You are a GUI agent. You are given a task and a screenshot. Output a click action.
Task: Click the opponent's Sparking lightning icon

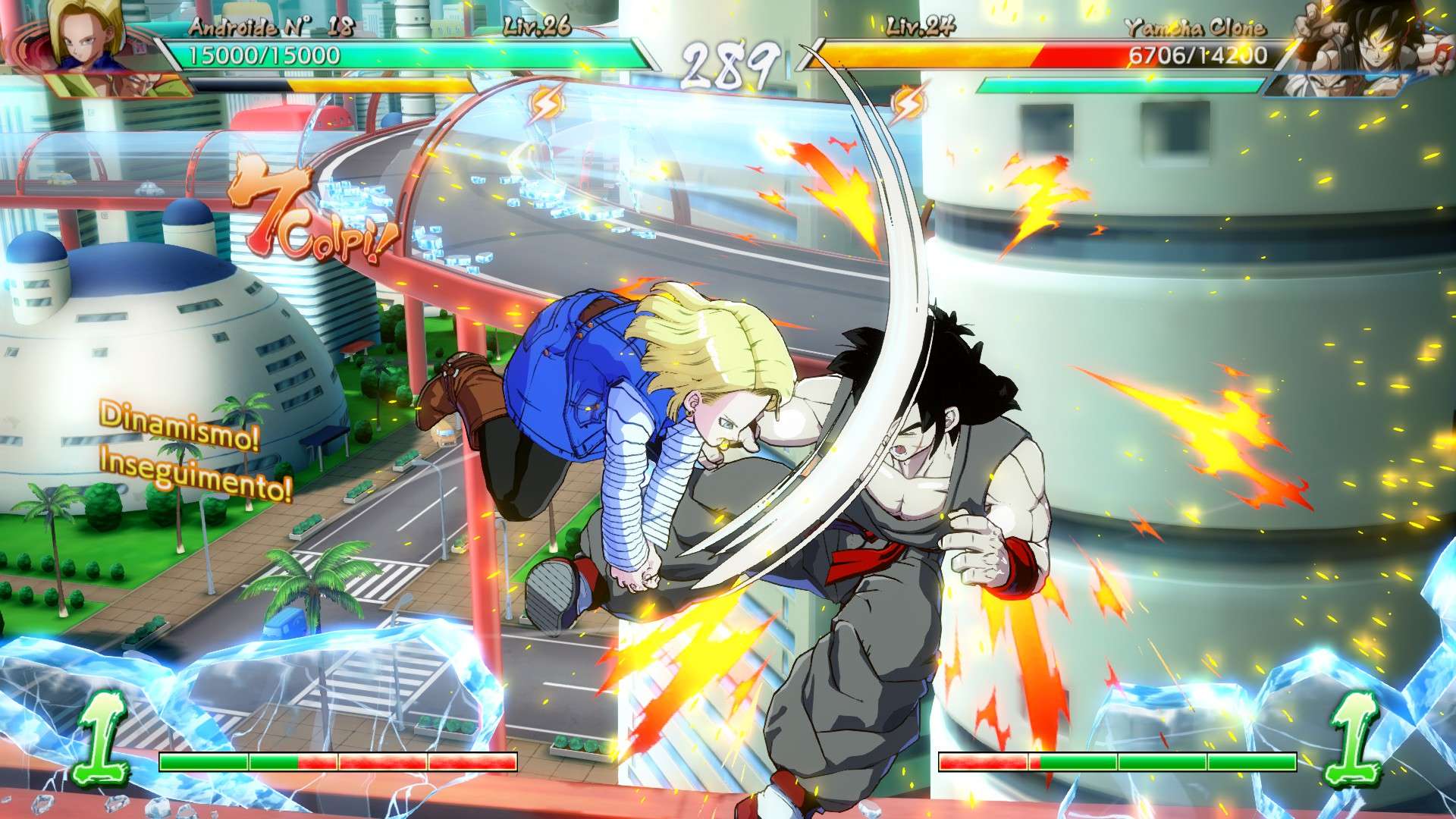[x=908, y=103]
